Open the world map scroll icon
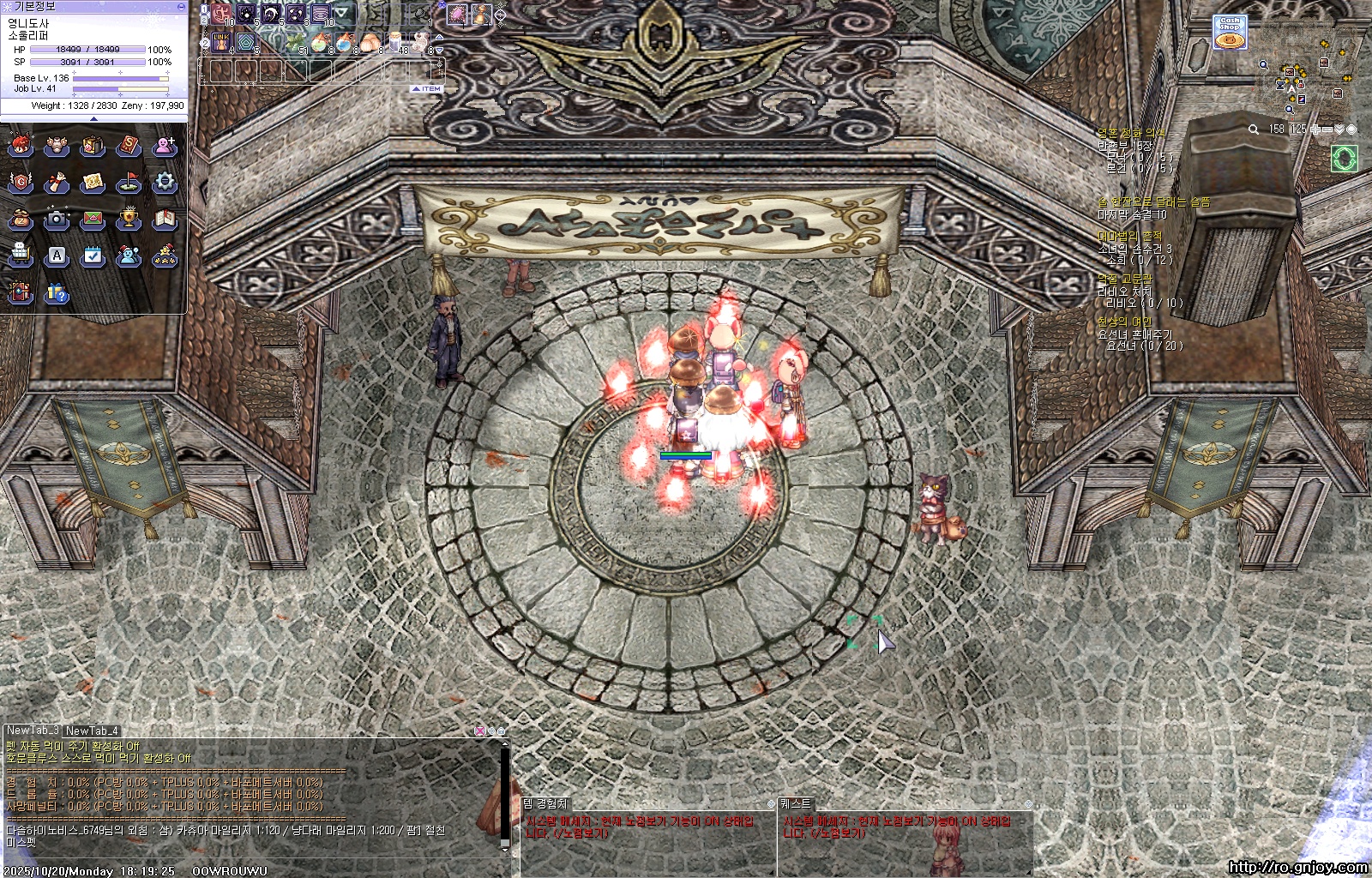 (93, 182)
